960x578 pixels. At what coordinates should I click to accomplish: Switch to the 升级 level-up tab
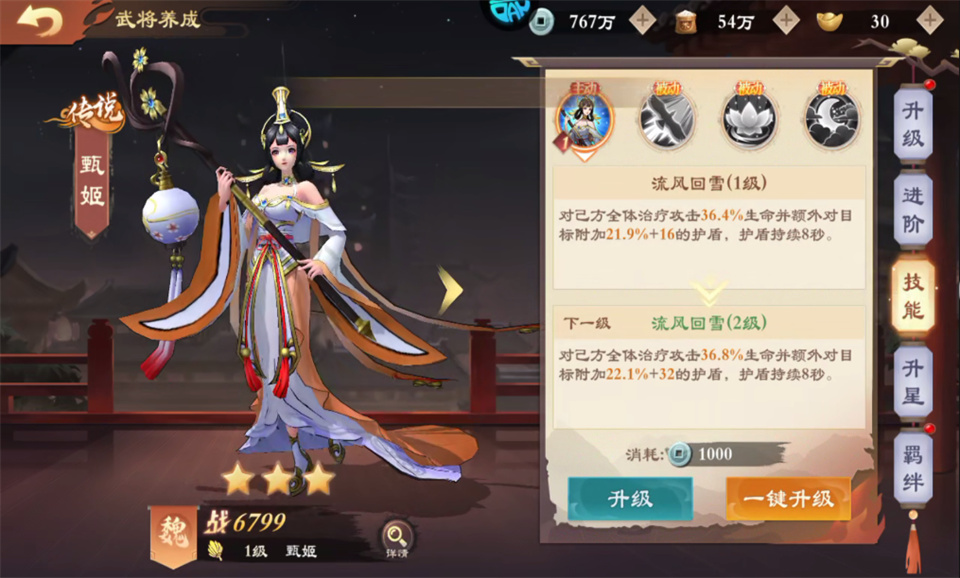(912, 124)
